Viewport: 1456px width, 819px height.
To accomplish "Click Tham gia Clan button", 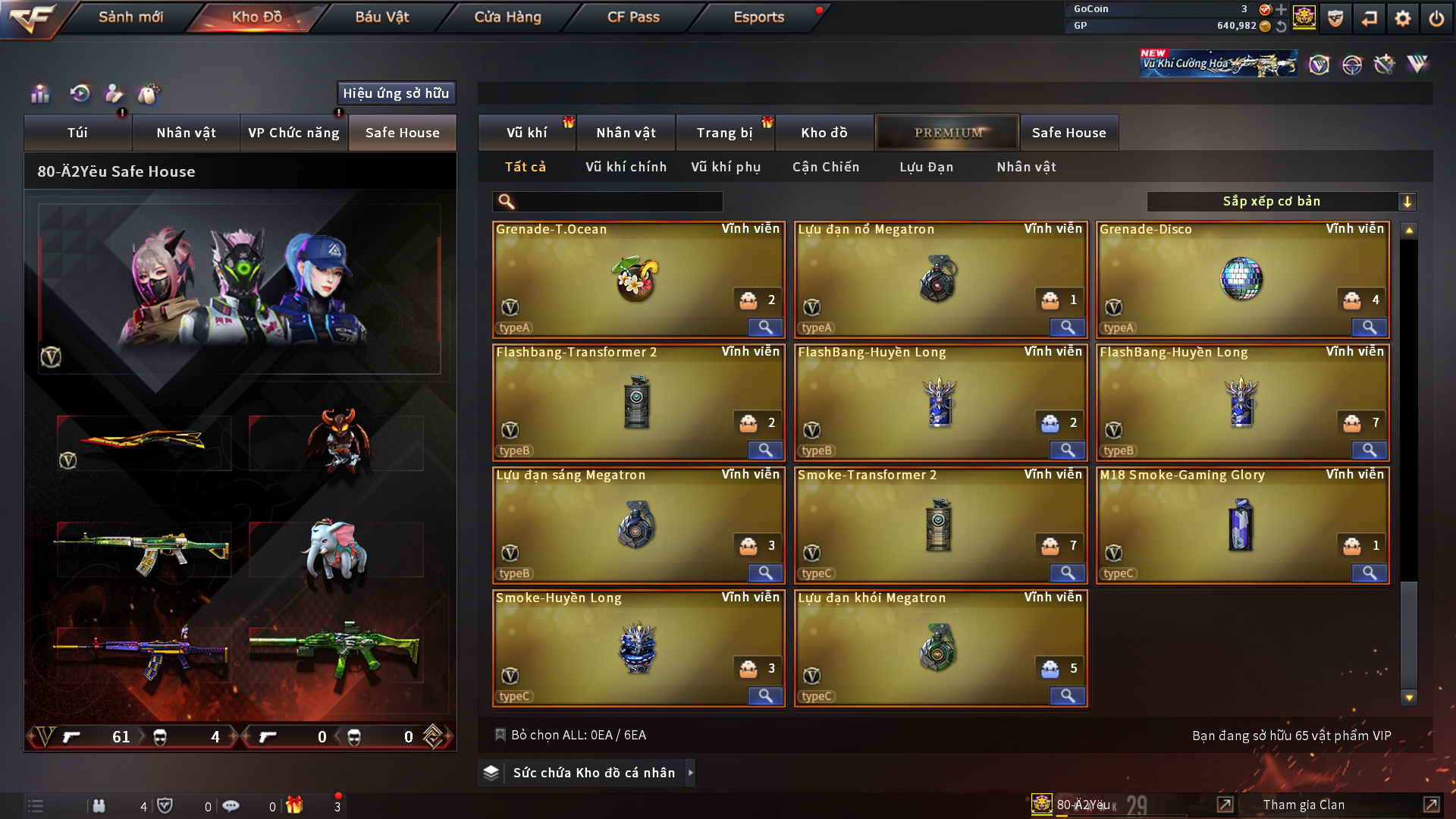I will [x=1304, y=805].
